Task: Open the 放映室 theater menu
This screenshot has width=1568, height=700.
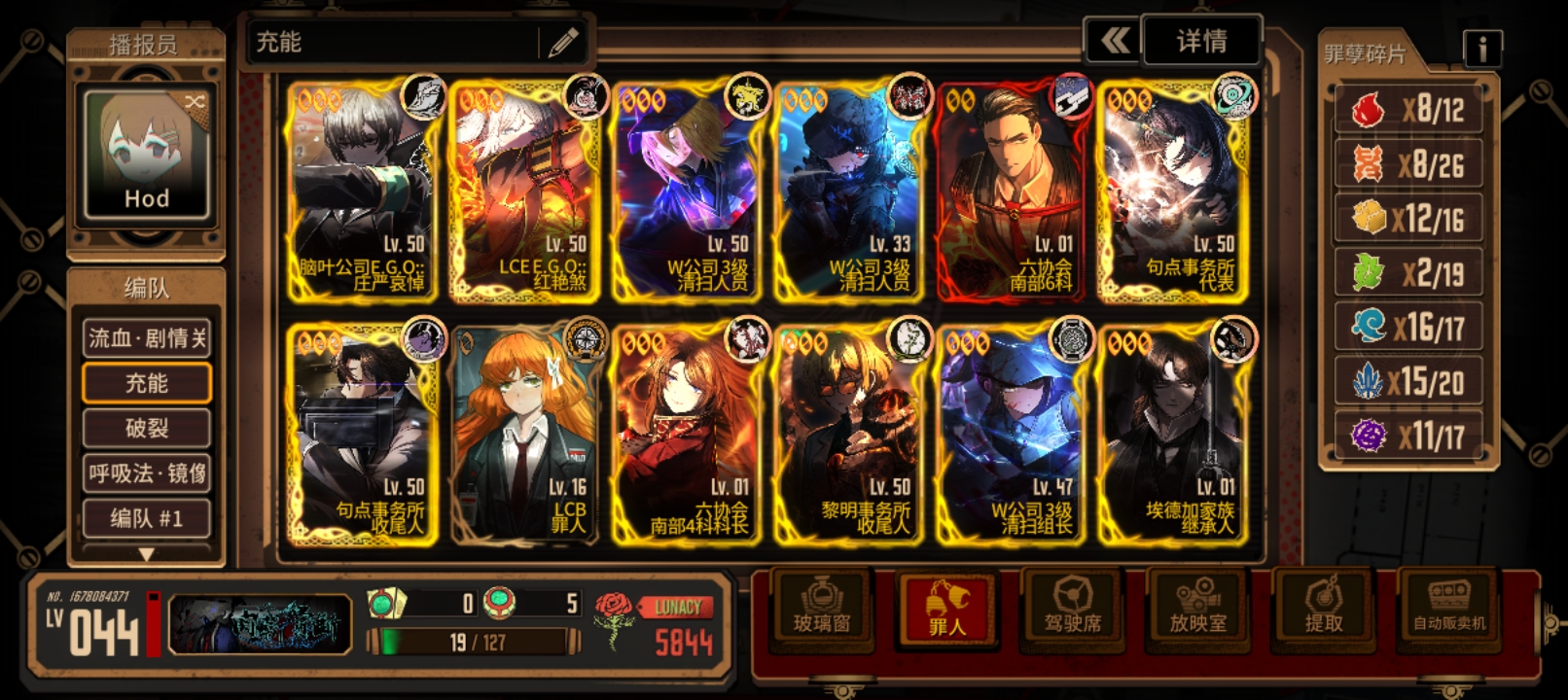Action: 1198,607
